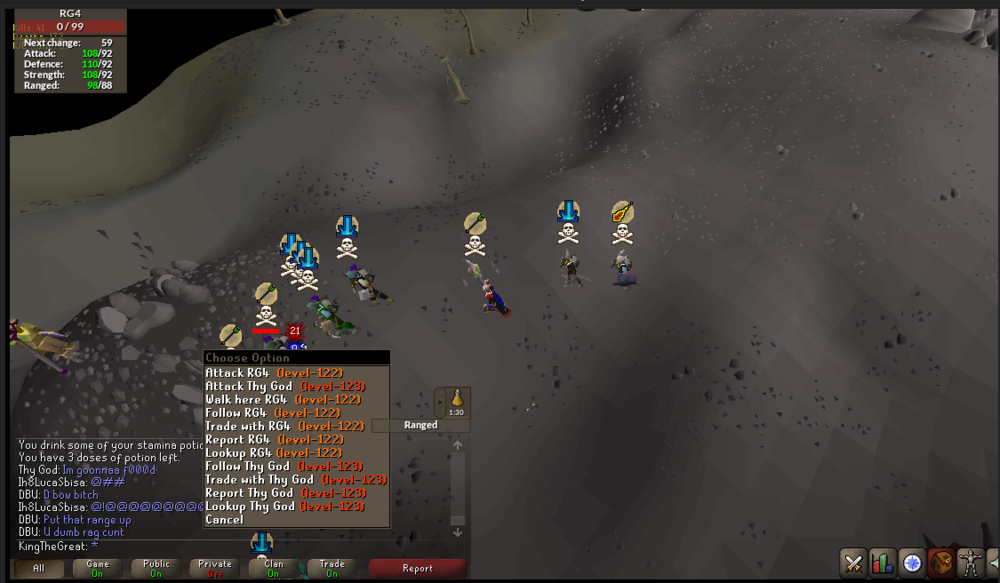The image size is (1000, 583).
Task: Choose Report RG4 menu entry
Action: pyautogui.click(x=273, y=439)
